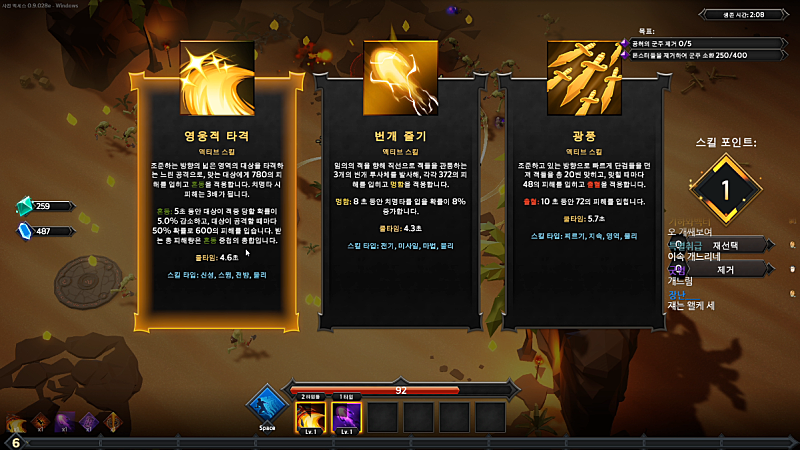Select the fiery slash skill hotbar slot

310,417
